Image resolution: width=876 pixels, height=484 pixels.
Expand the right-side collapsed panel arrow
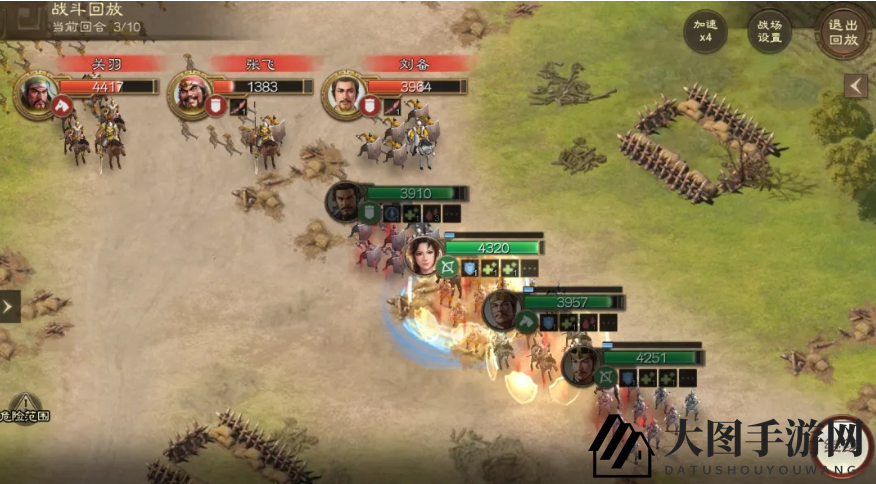pos(856,86)
